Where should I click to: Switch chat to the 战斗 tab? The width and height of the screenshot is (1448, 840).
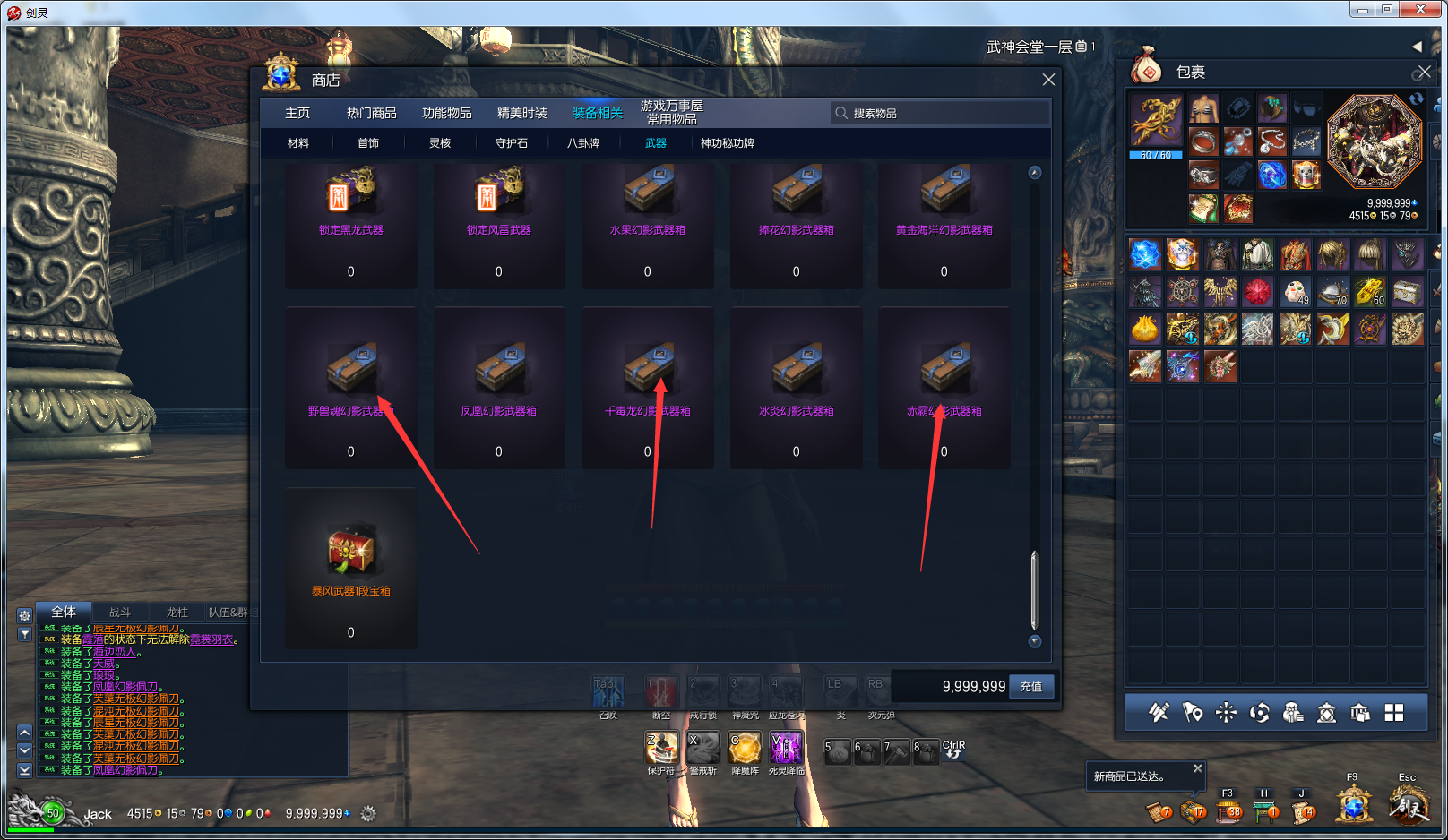pyautogui.click(x=119, y=613)
